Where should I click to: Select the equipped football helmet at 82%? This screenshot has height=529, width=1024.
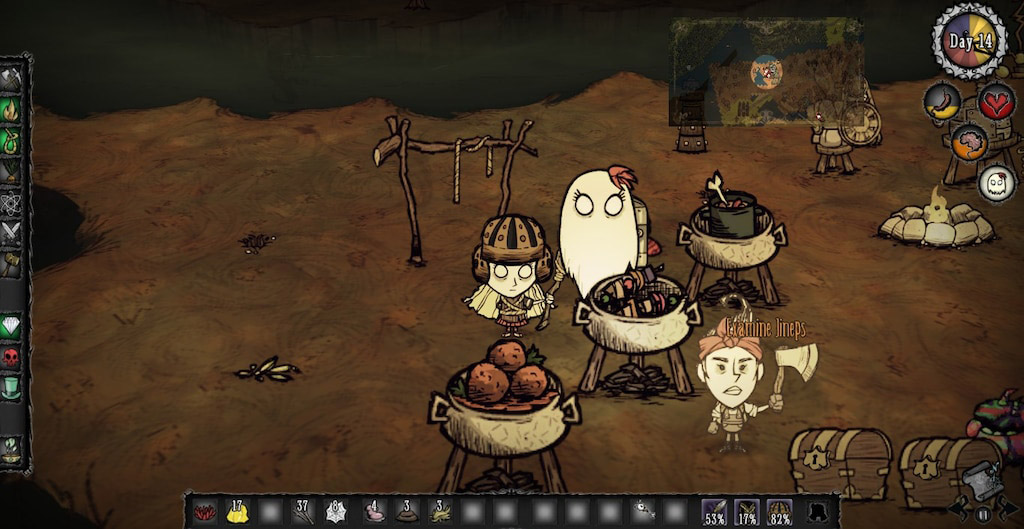[x=780, y=511]
